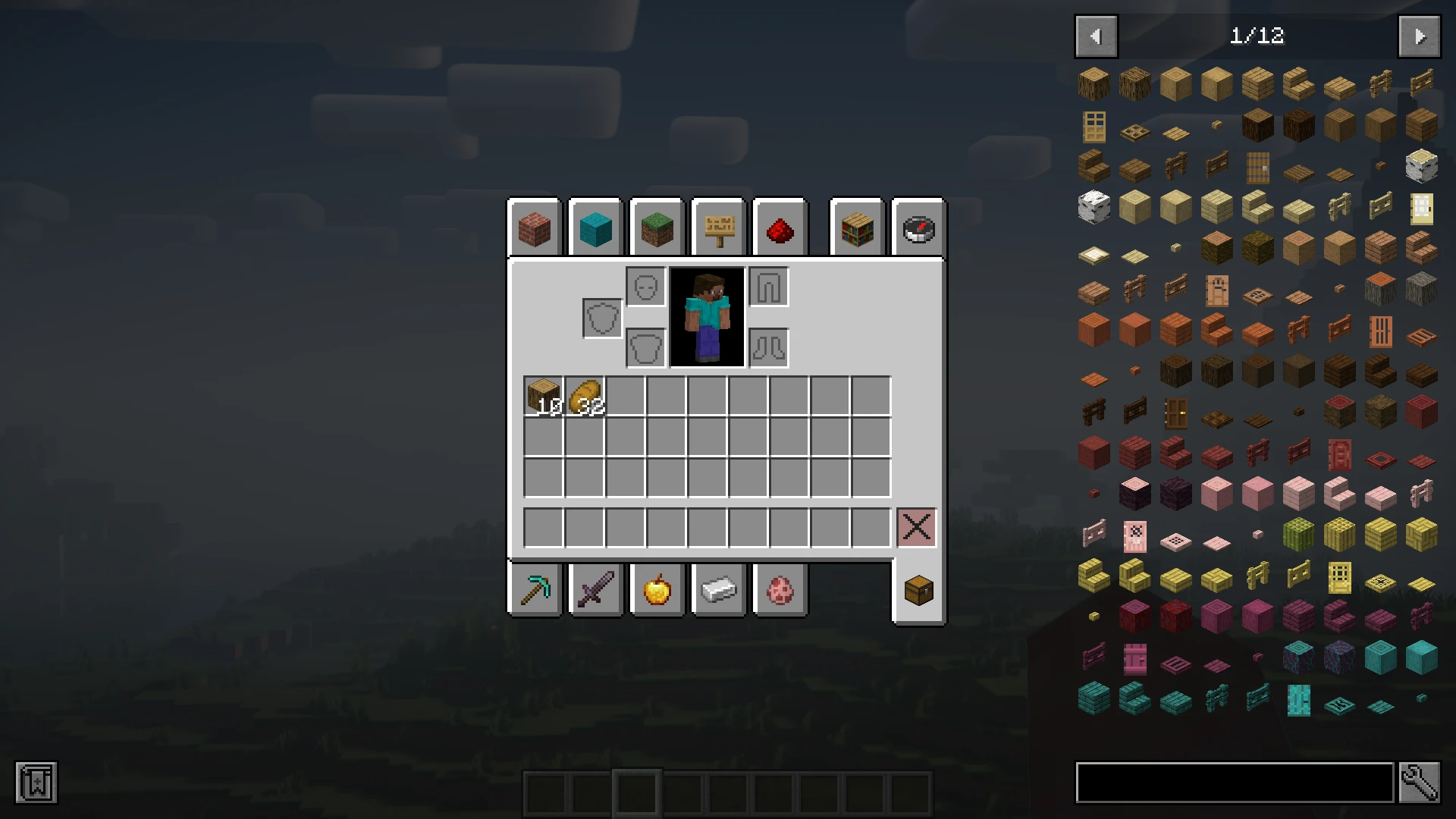Choose the redstone dust tab
The image size is (1456, 819).
pos(780,228)
